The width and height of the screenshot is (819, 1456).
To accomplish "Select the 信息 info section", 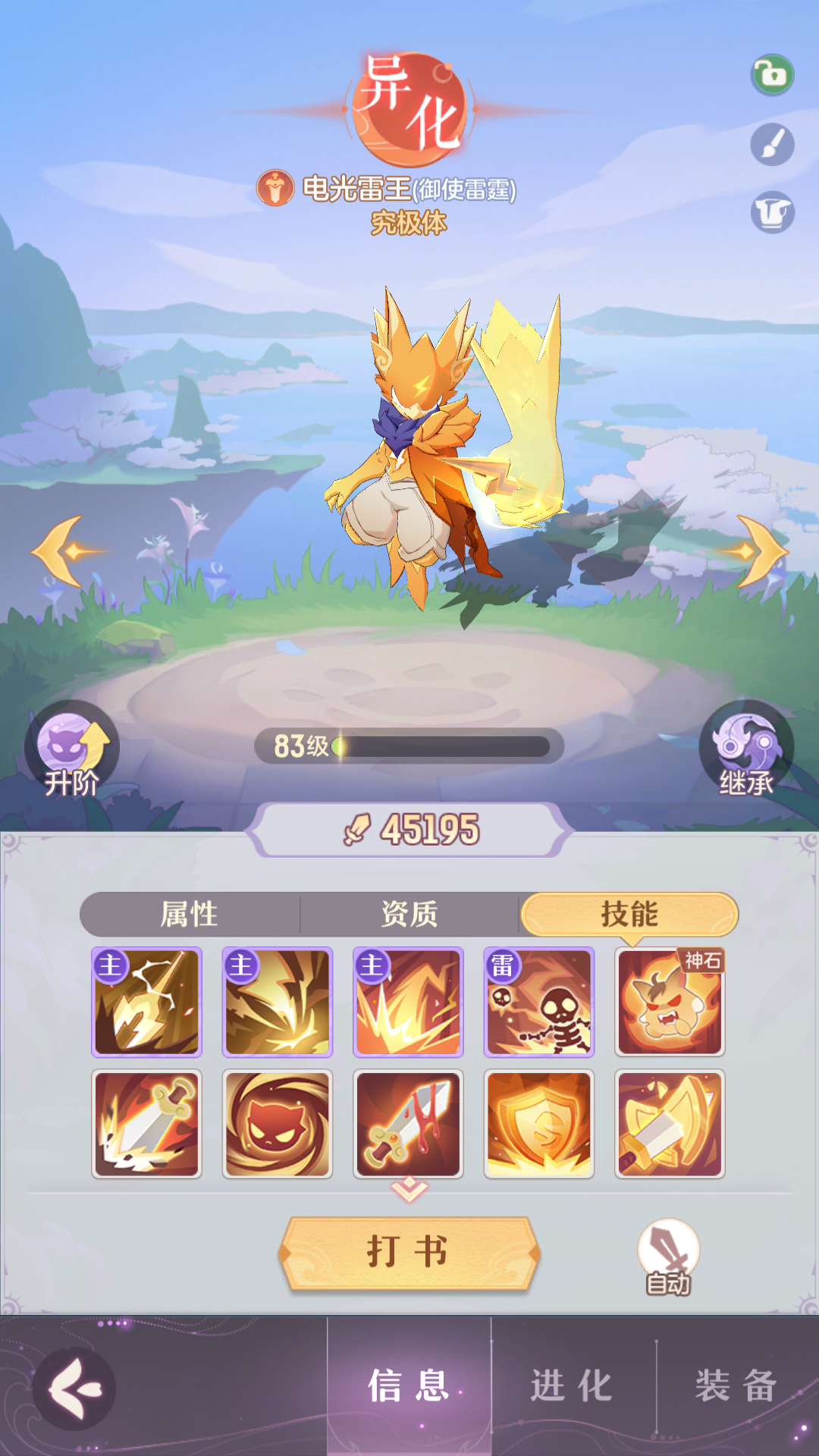I will coord(409,1387).
